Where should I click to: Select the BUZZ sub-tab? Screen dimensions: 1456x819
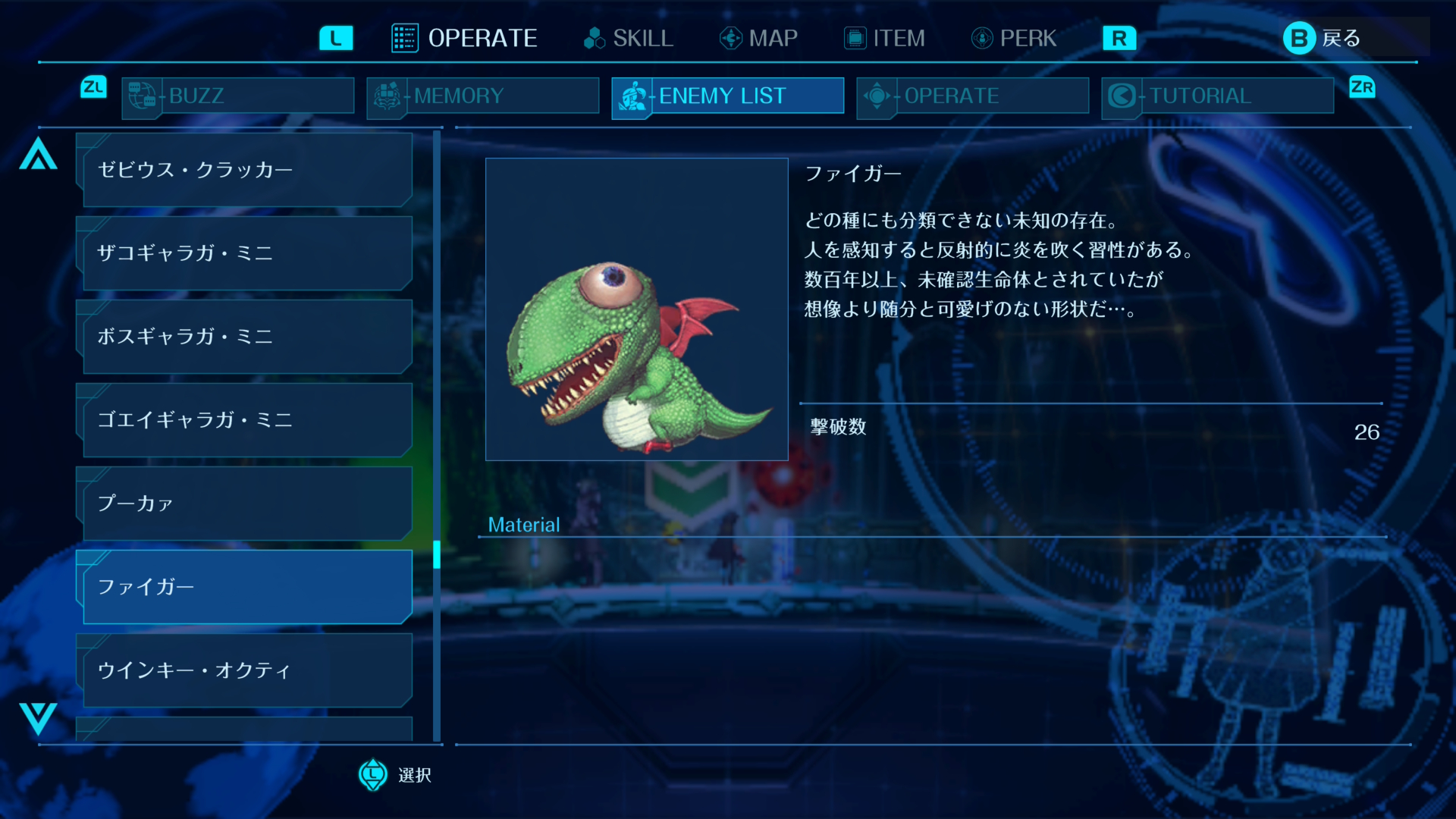(238, 96)
